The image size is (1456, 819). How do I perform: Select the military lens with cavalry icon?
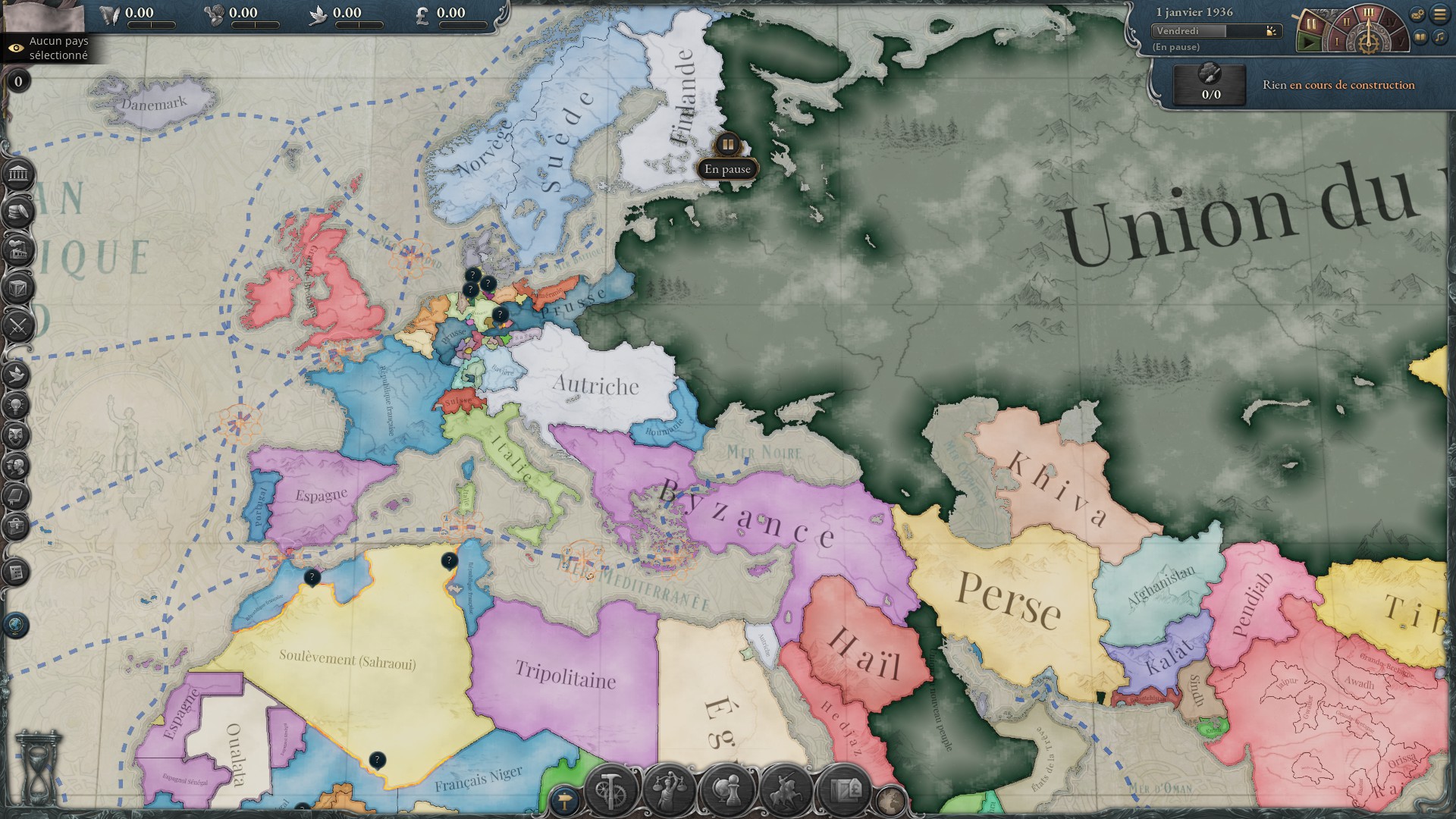tap(786, 791)
